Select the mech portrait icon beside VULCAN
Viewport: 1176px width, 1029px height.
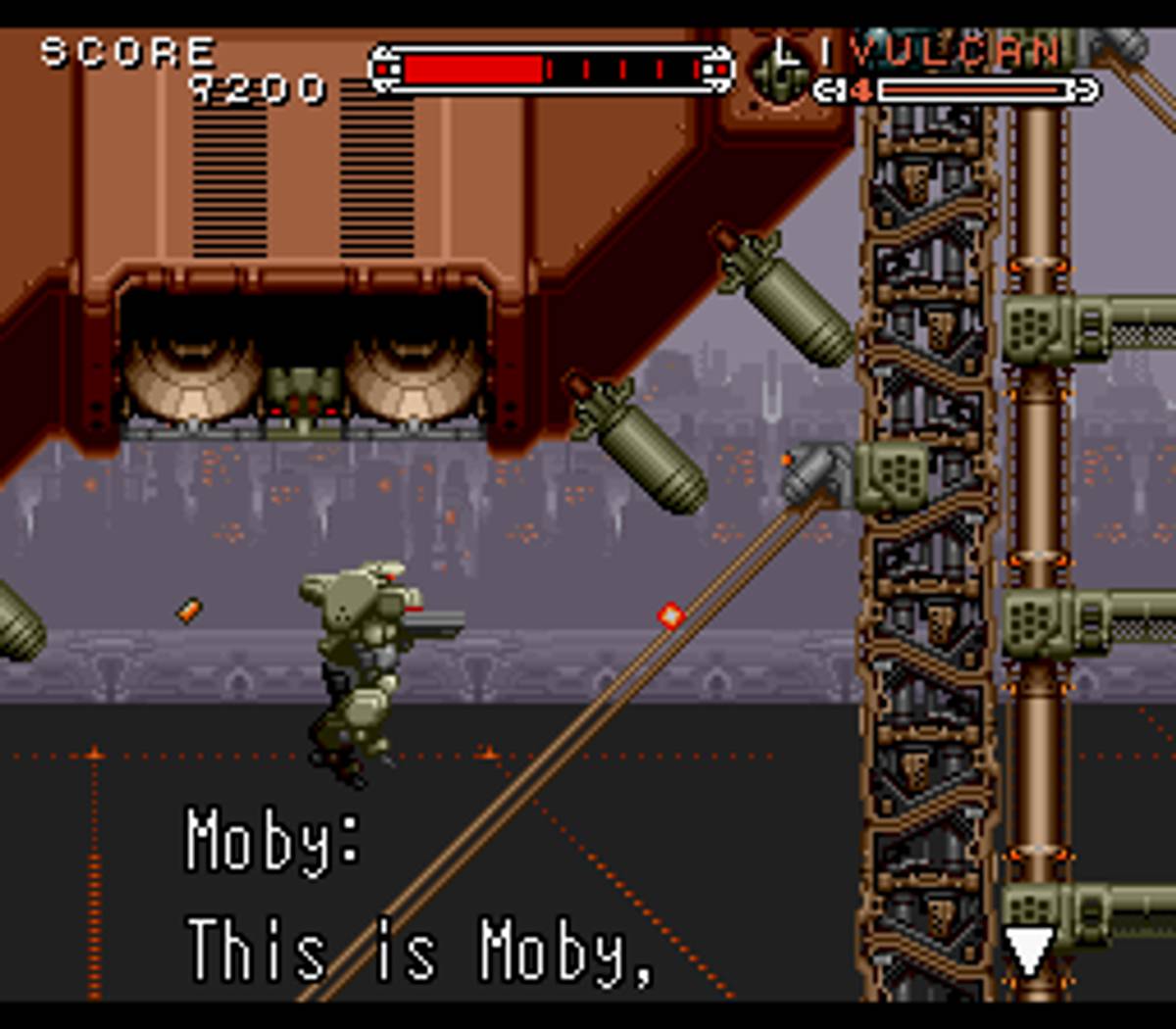779,72
